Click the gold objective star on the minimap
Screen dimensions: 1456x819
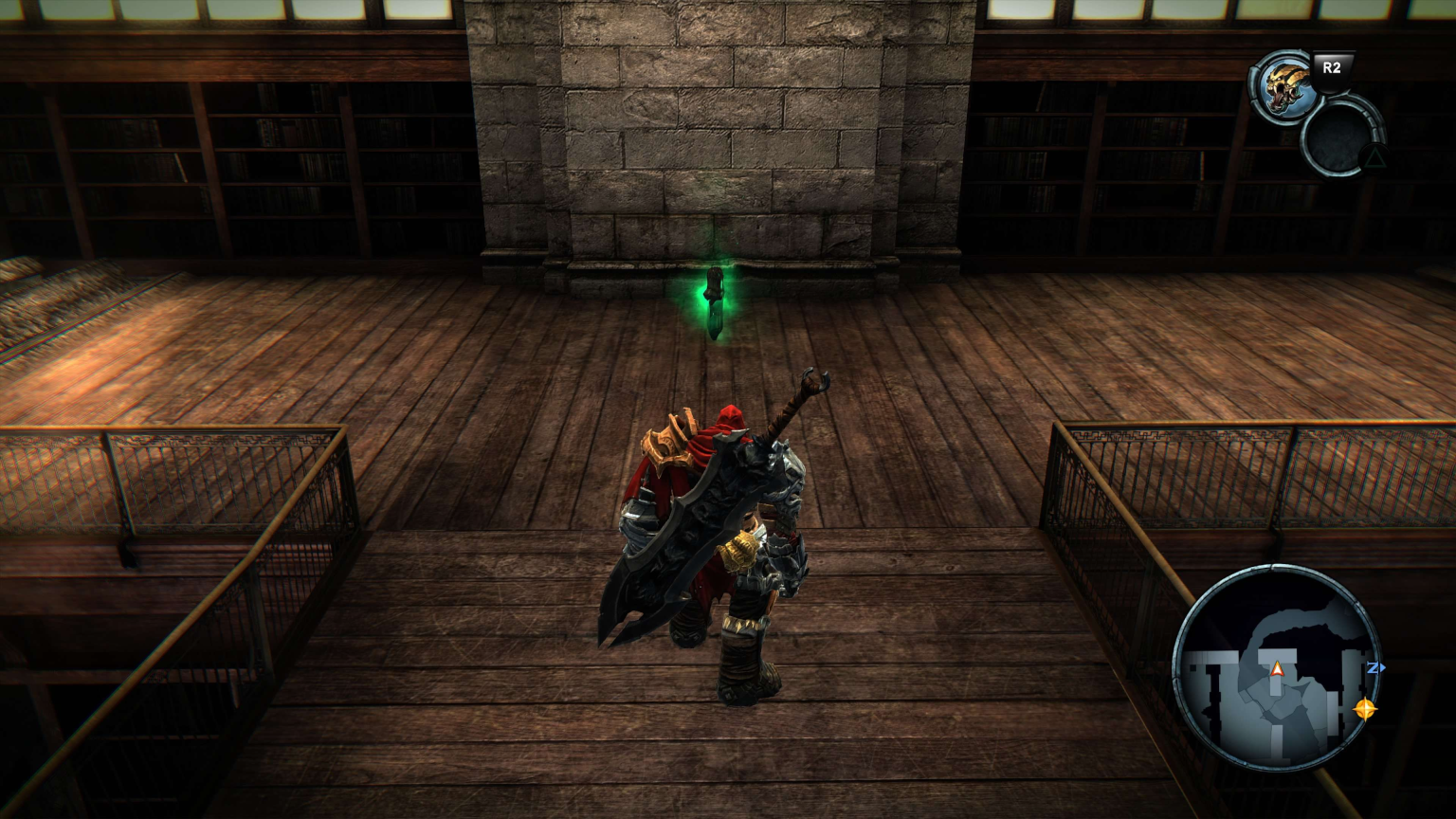pyautogui.click(x=1364, y=708)
